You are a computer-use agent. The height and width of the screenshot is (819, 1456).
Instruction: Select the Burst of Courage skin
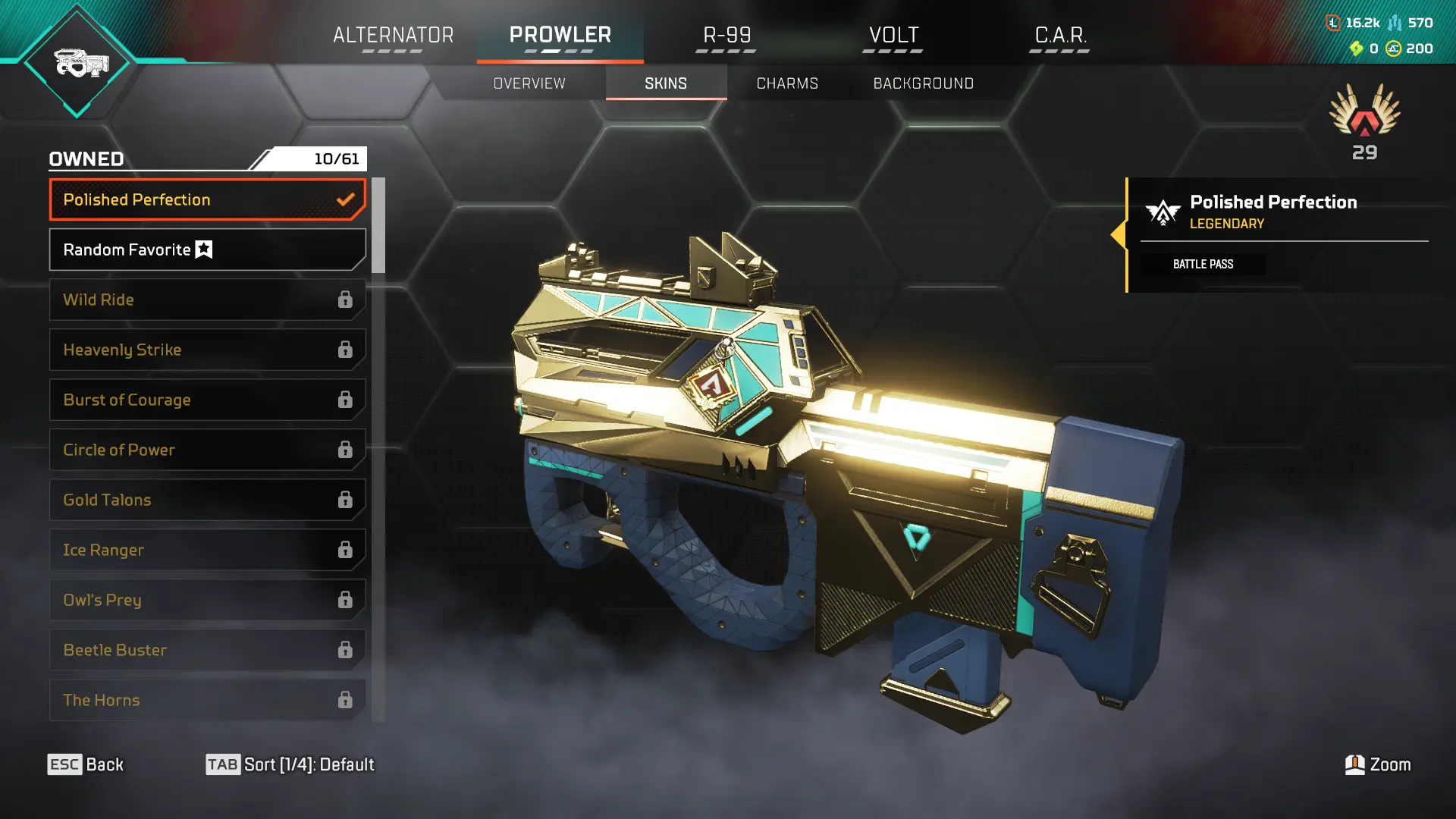click(x=207, y=400)
